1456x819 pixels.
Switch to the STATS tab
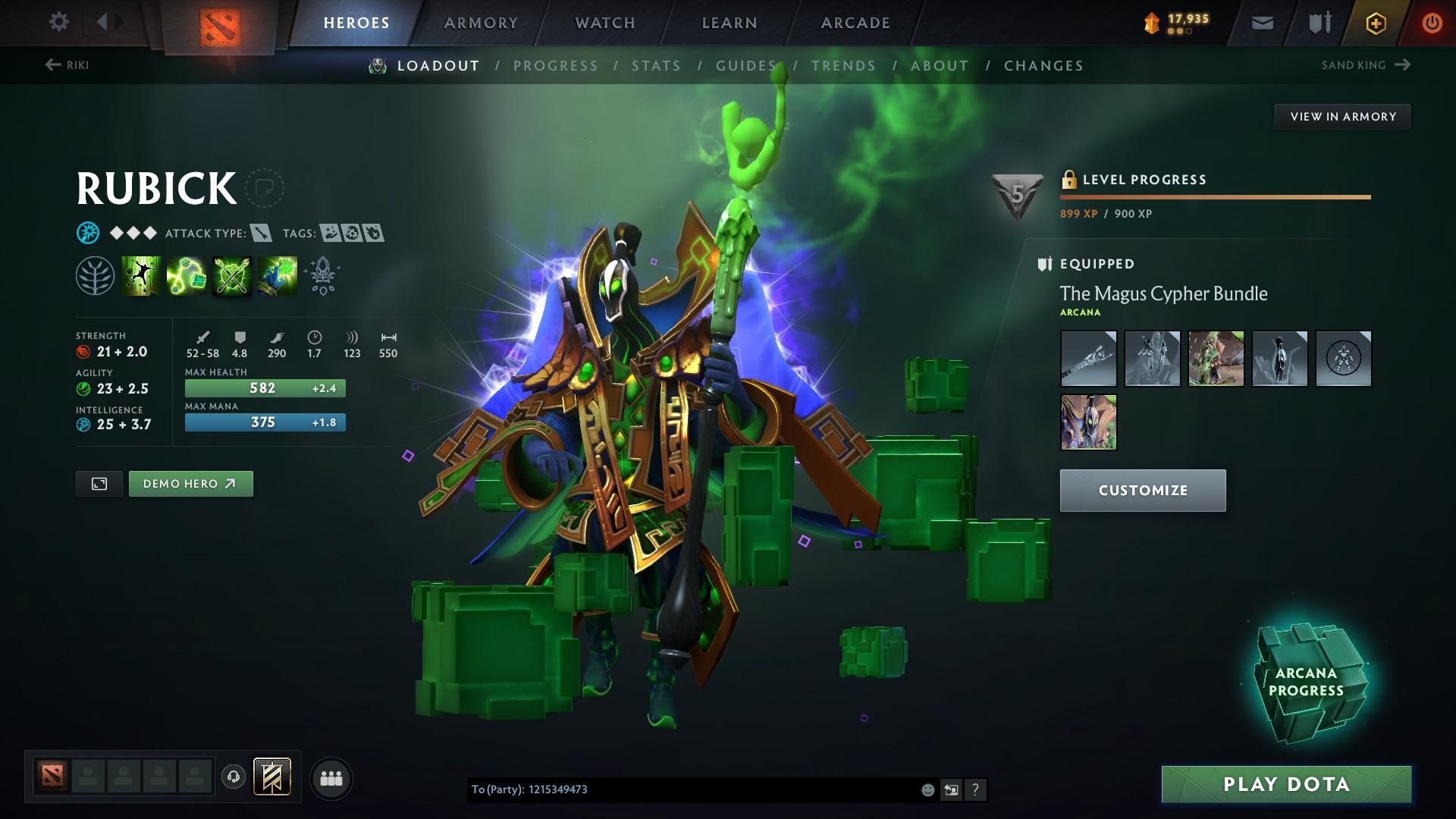pyautogui.click(x=657, y=66)
